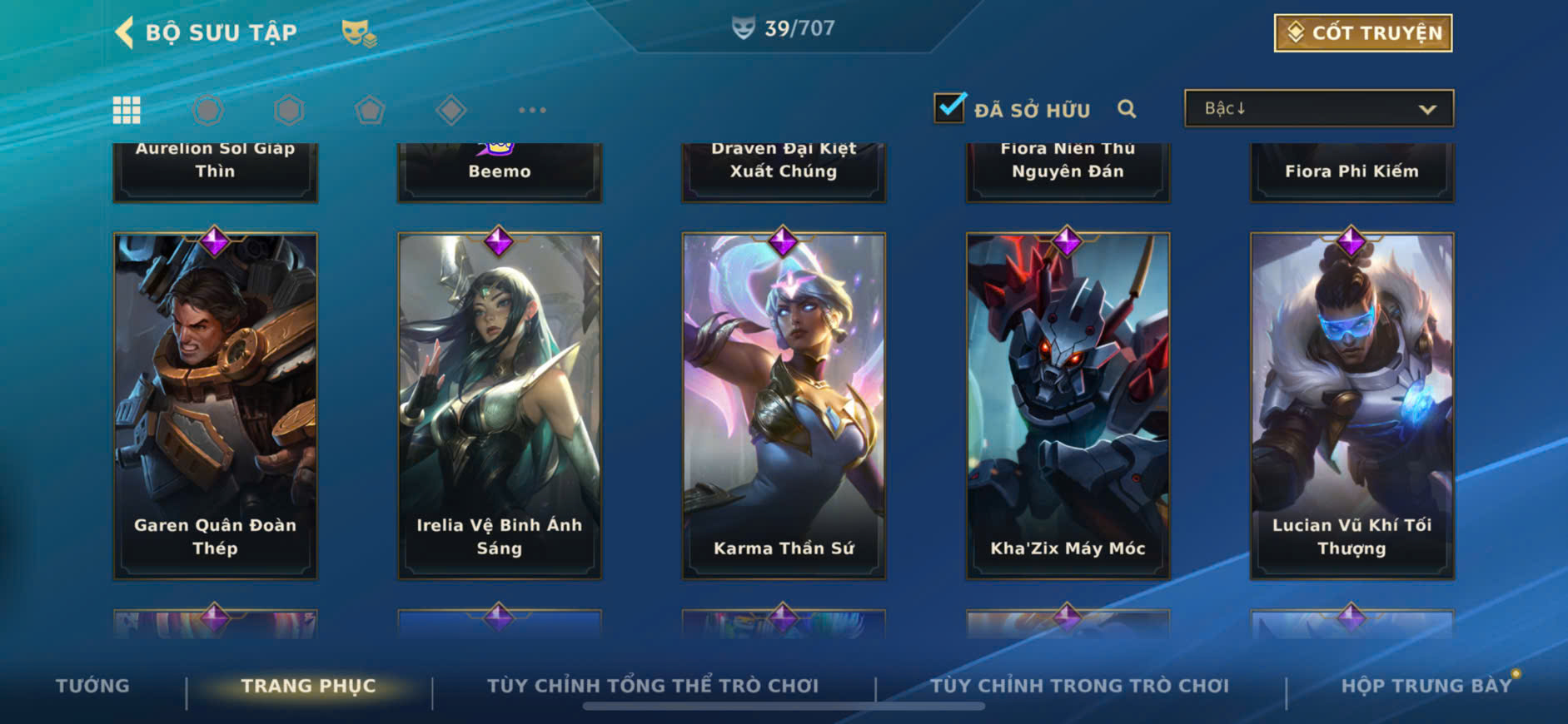This screenshot has height=724, width=1568.
Task: Select the all-skins grid filter
Action: [x=127, y=110]
